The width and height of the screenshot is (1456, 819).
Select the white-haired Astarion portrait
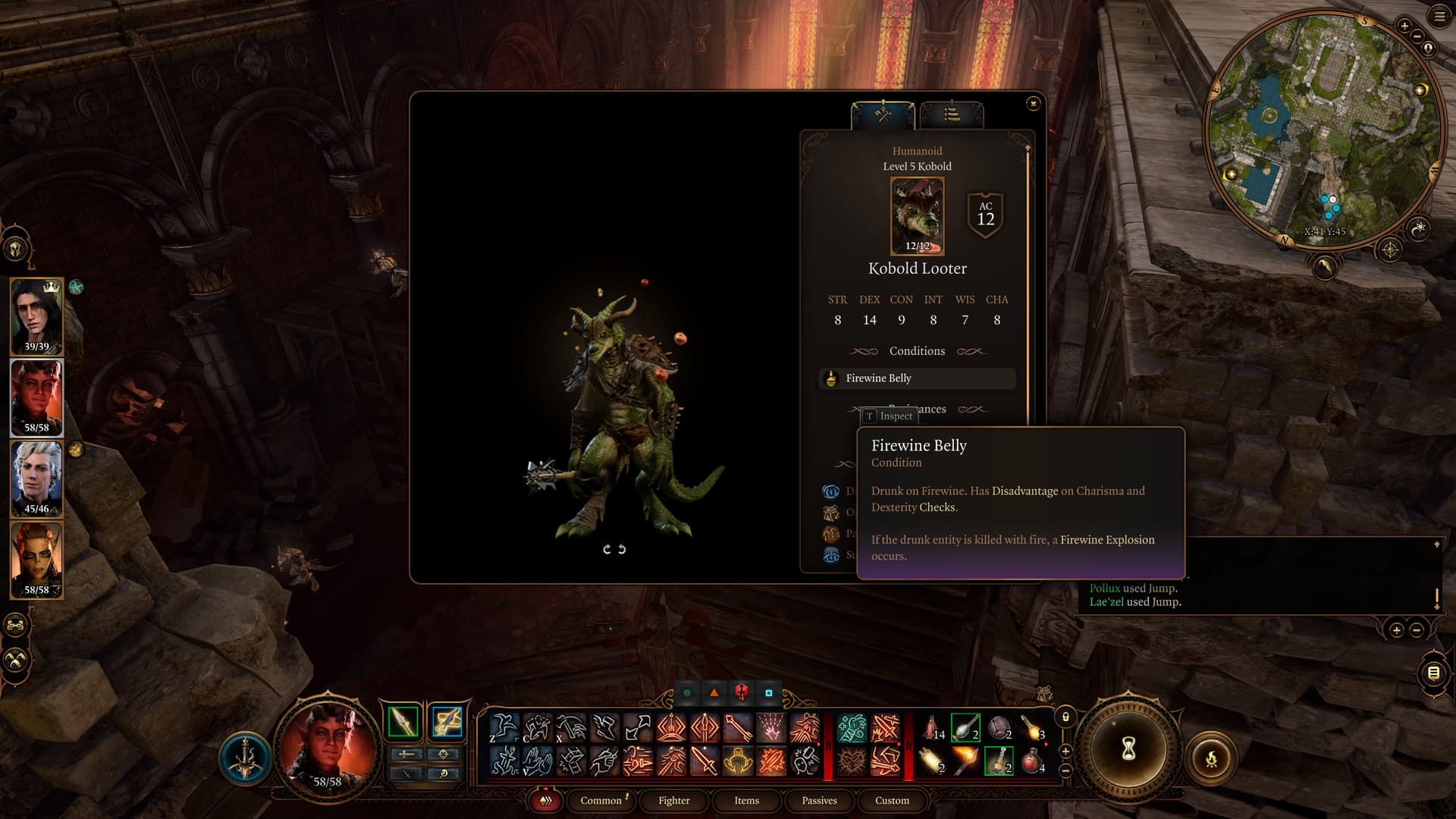pos(36,479)
